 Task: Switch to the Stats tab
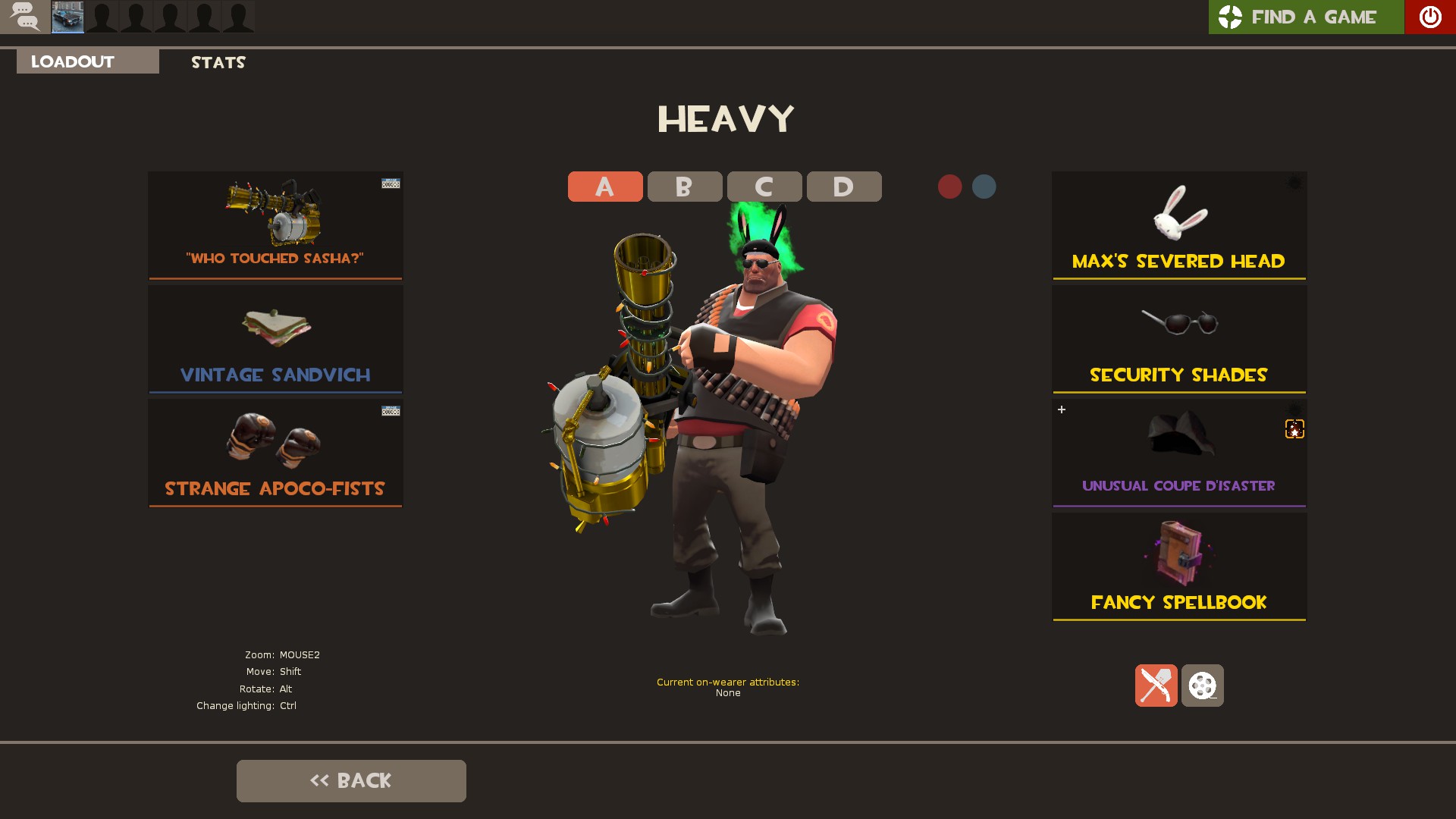coord(218,62)
